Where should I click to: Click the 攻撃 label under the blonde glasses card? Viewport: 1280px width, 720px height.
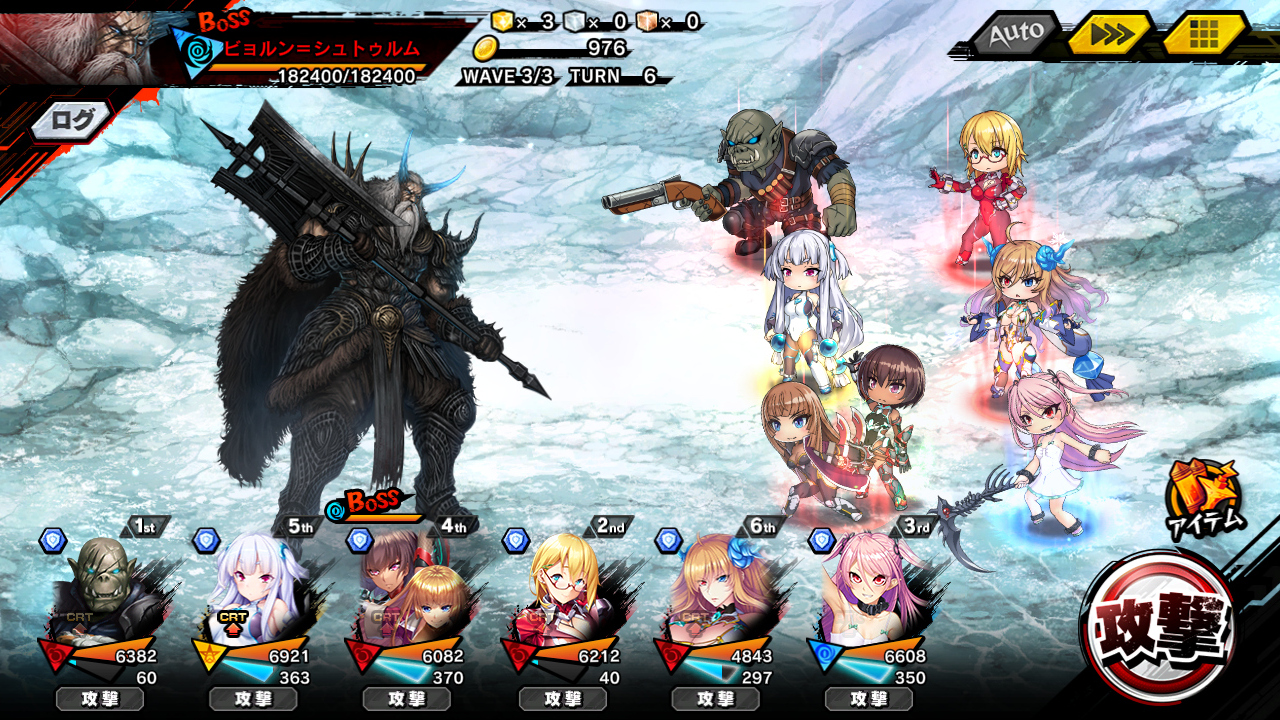tap(562, 699)
